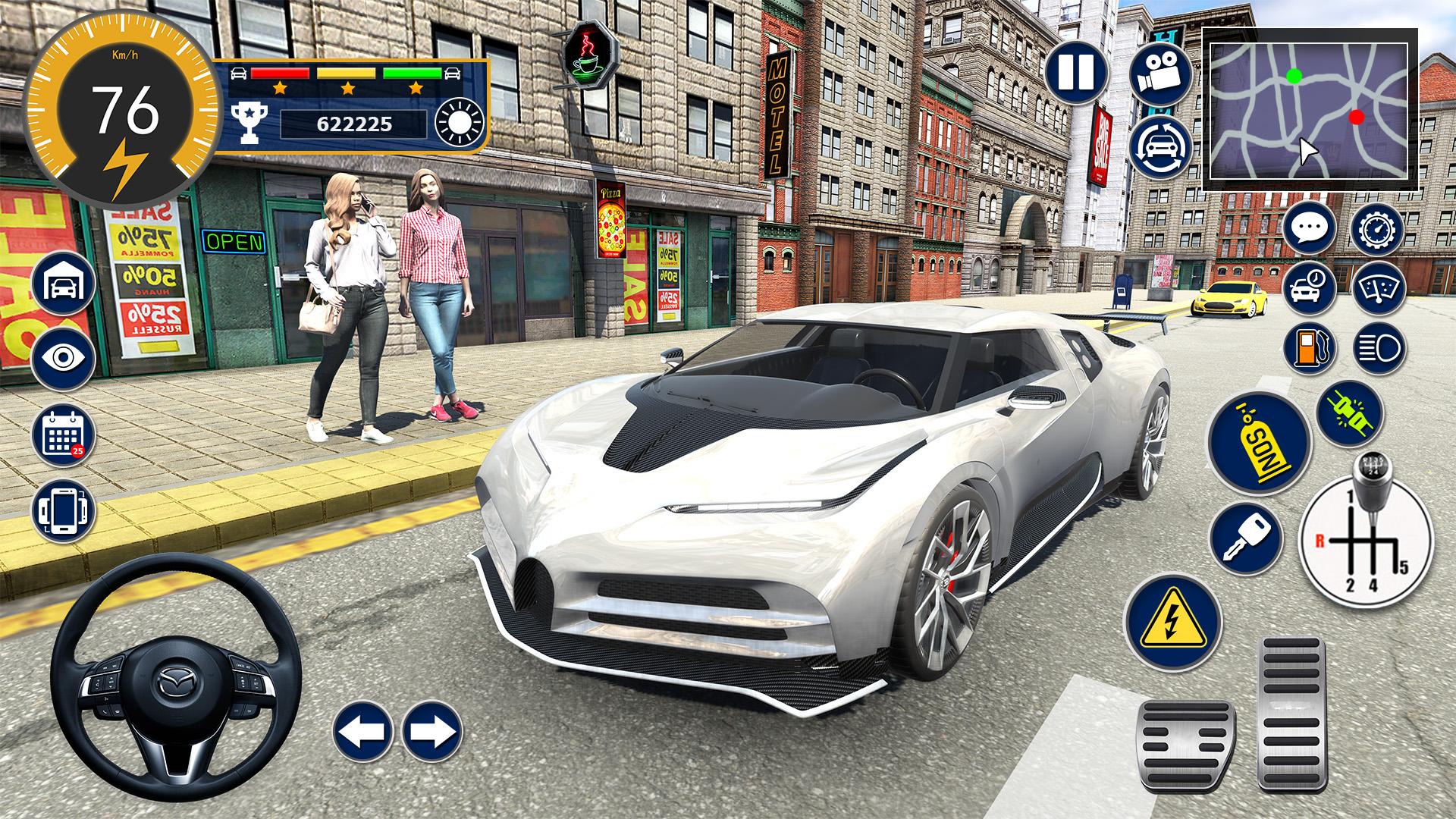This screenshot has width=1456, height=819.
Task: Tap the green spark plug icon
Action: coord(1350,413)
